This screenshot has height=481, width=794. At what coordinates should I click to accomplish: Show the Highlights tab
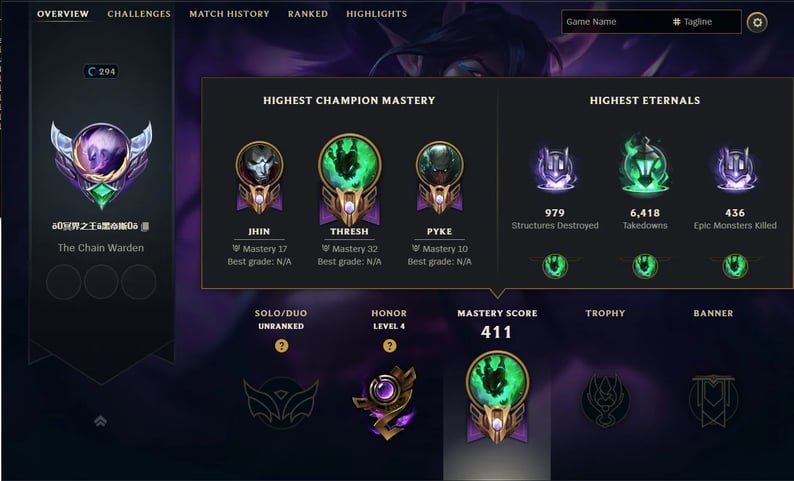pos(376,14)
